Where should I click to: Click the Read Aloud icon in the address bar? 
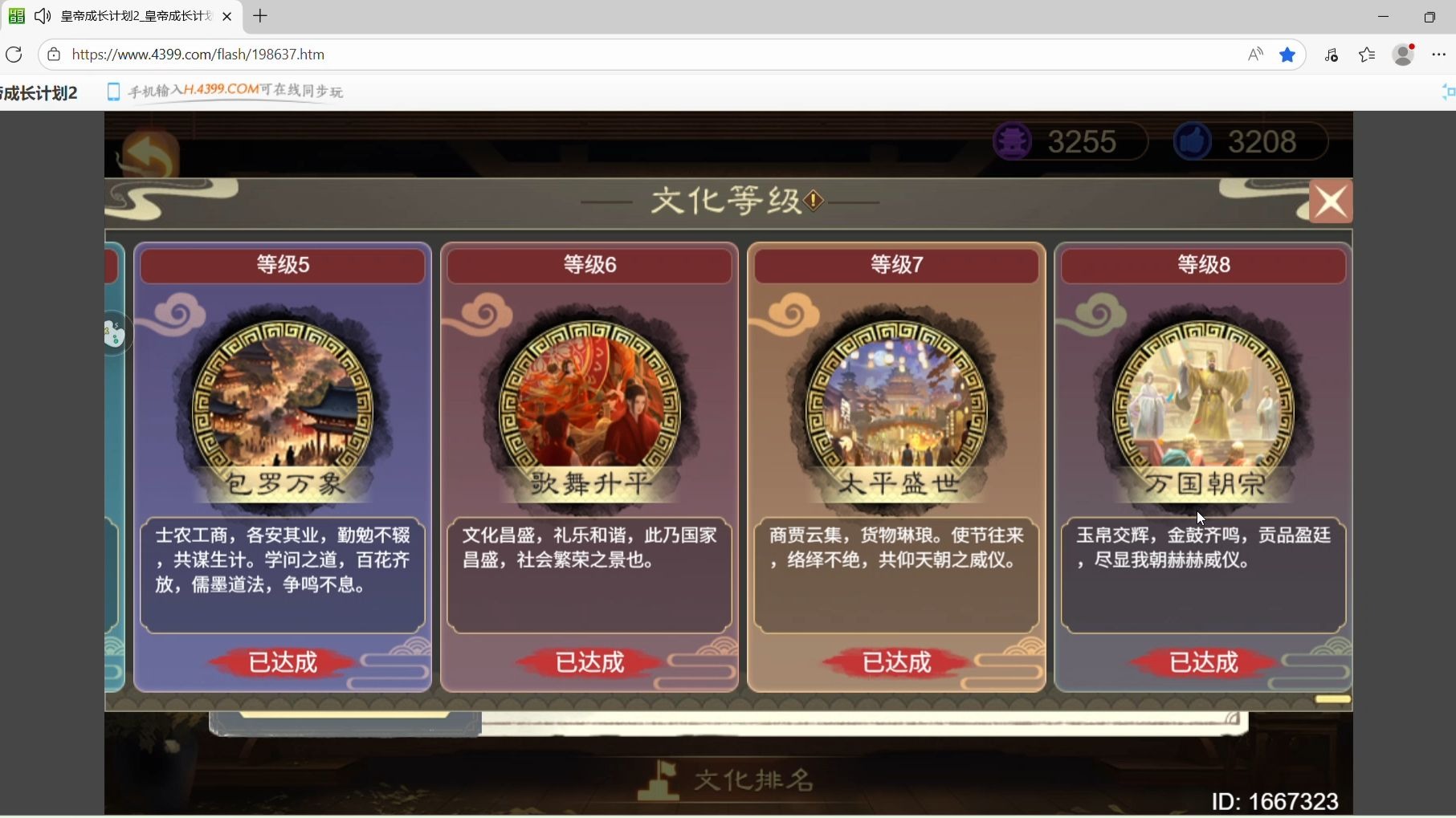(1255, 54)
